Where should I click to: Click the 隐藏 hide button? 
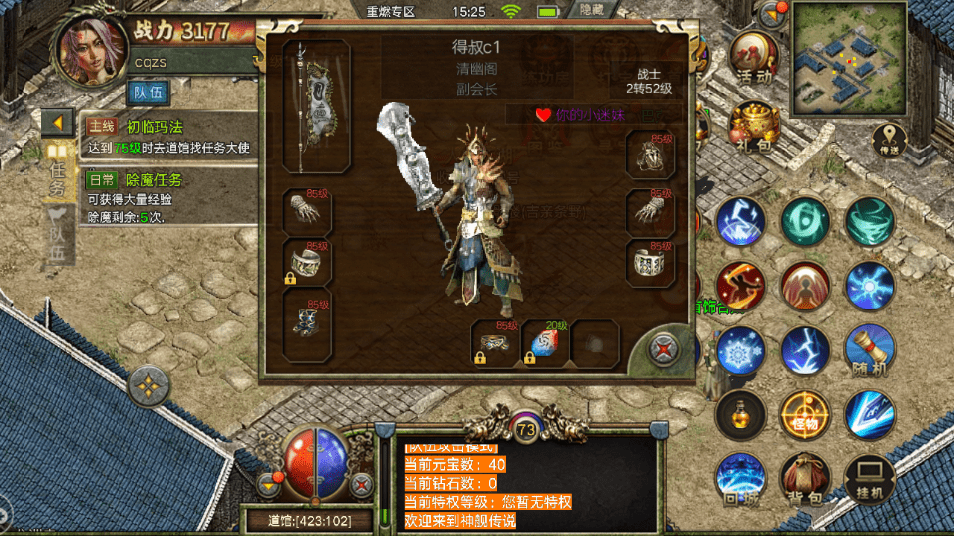tap(592, 10)
